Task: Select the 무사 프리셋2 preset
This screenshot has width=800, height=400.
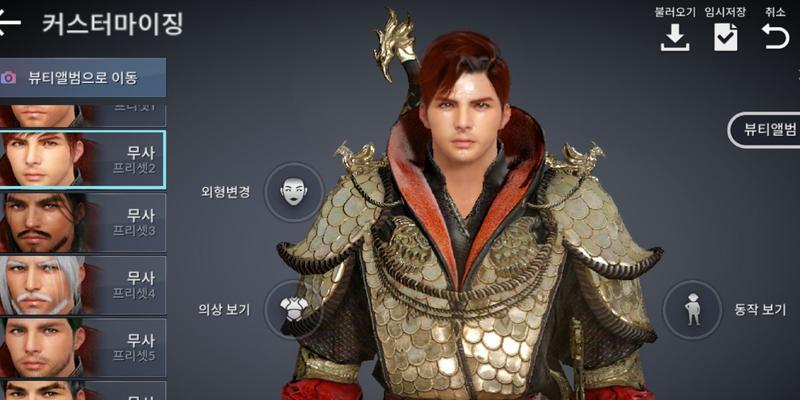Action: (82, 159)
